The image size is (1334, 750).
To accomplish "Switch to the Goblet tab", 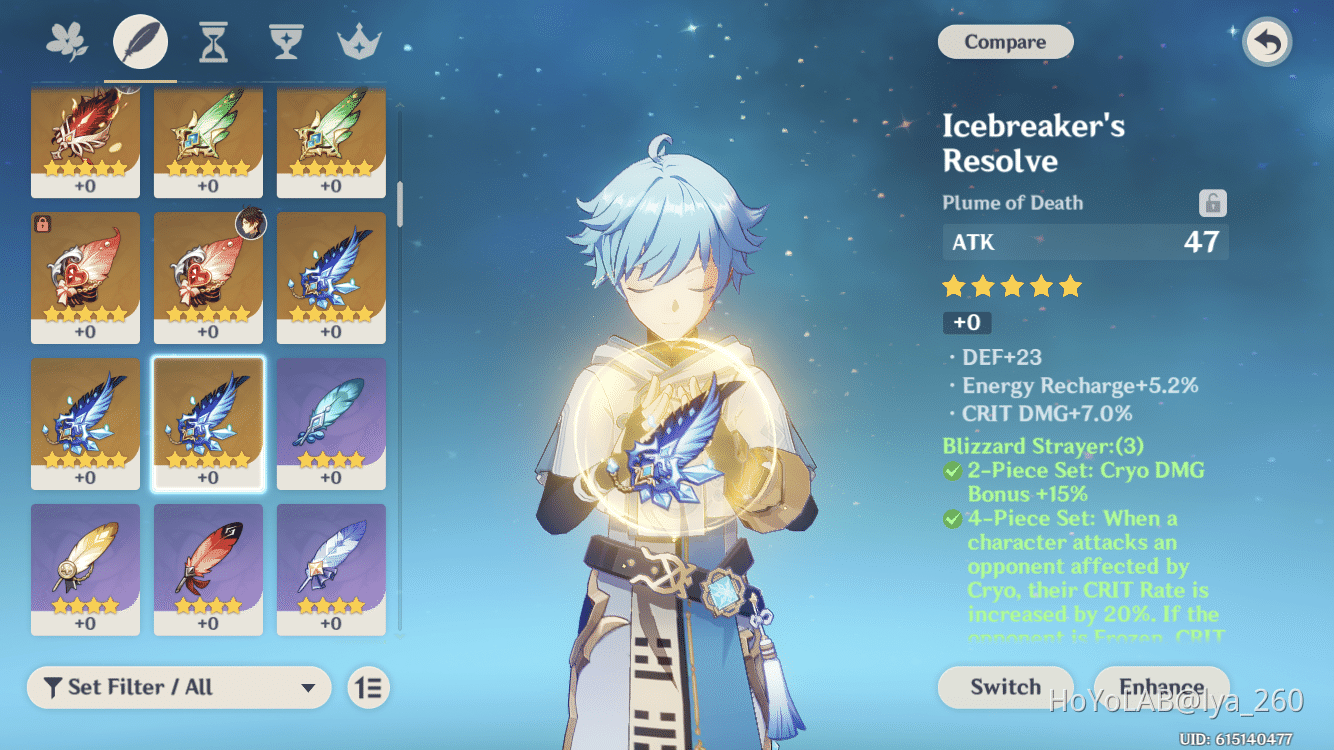I will [286, 43].
